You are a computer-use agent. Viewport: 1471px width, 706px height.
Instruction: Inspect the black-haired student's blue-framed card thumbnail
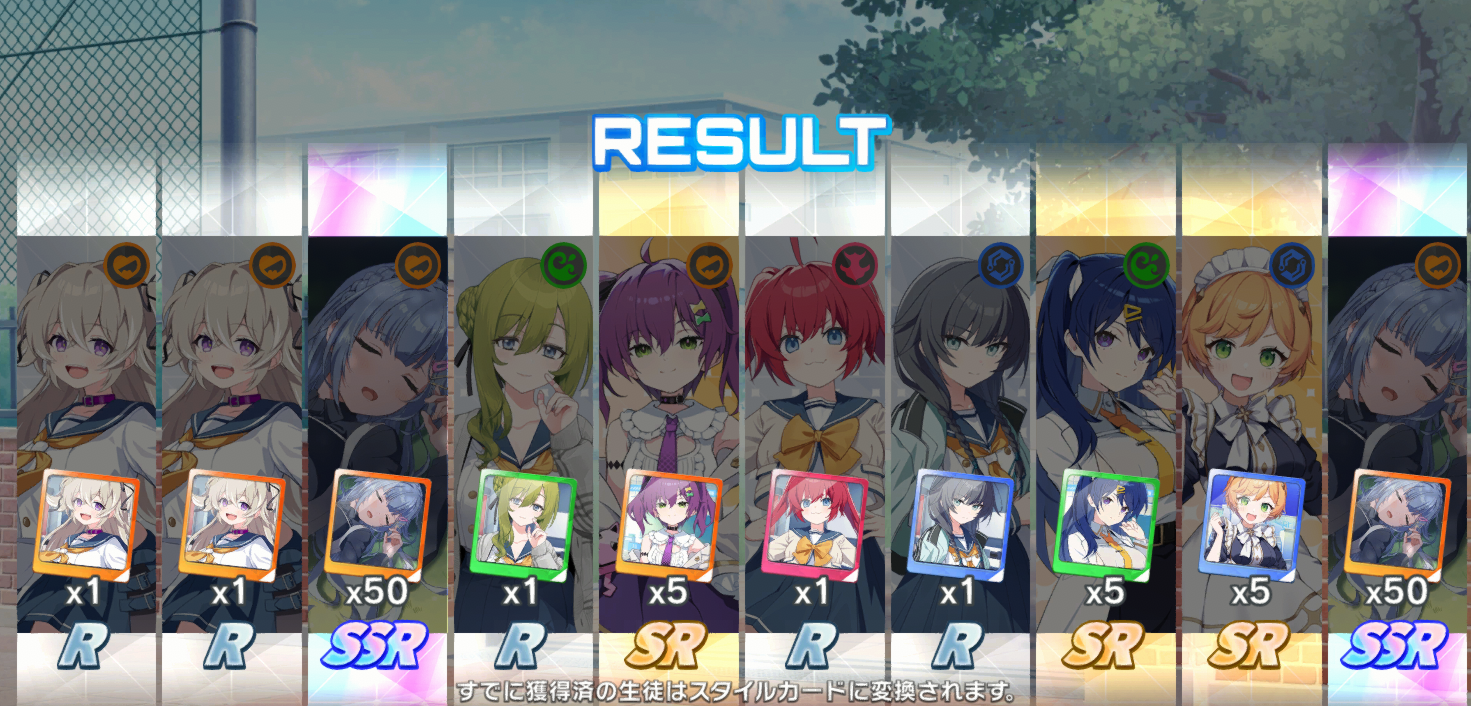point(960,522)
